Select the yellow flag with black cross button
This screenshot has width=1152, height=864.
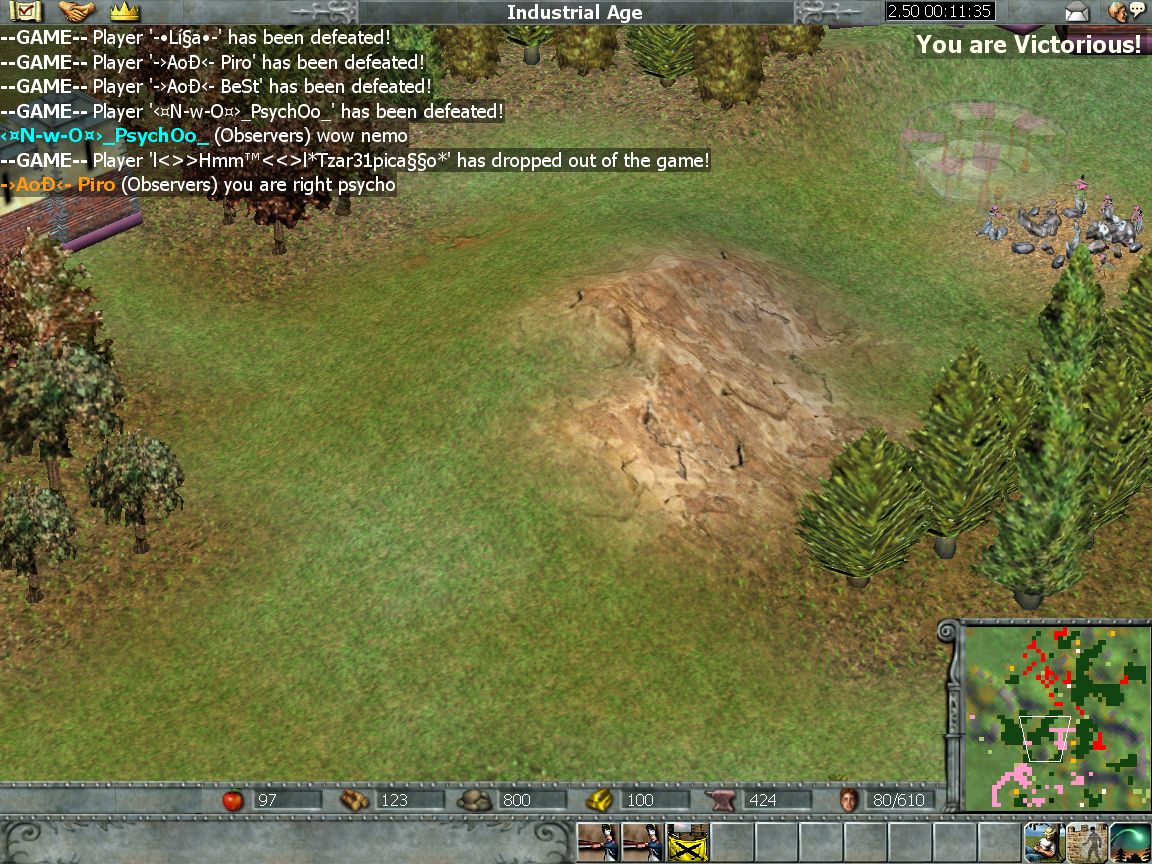pyautogui.click(x=687, y=843)
